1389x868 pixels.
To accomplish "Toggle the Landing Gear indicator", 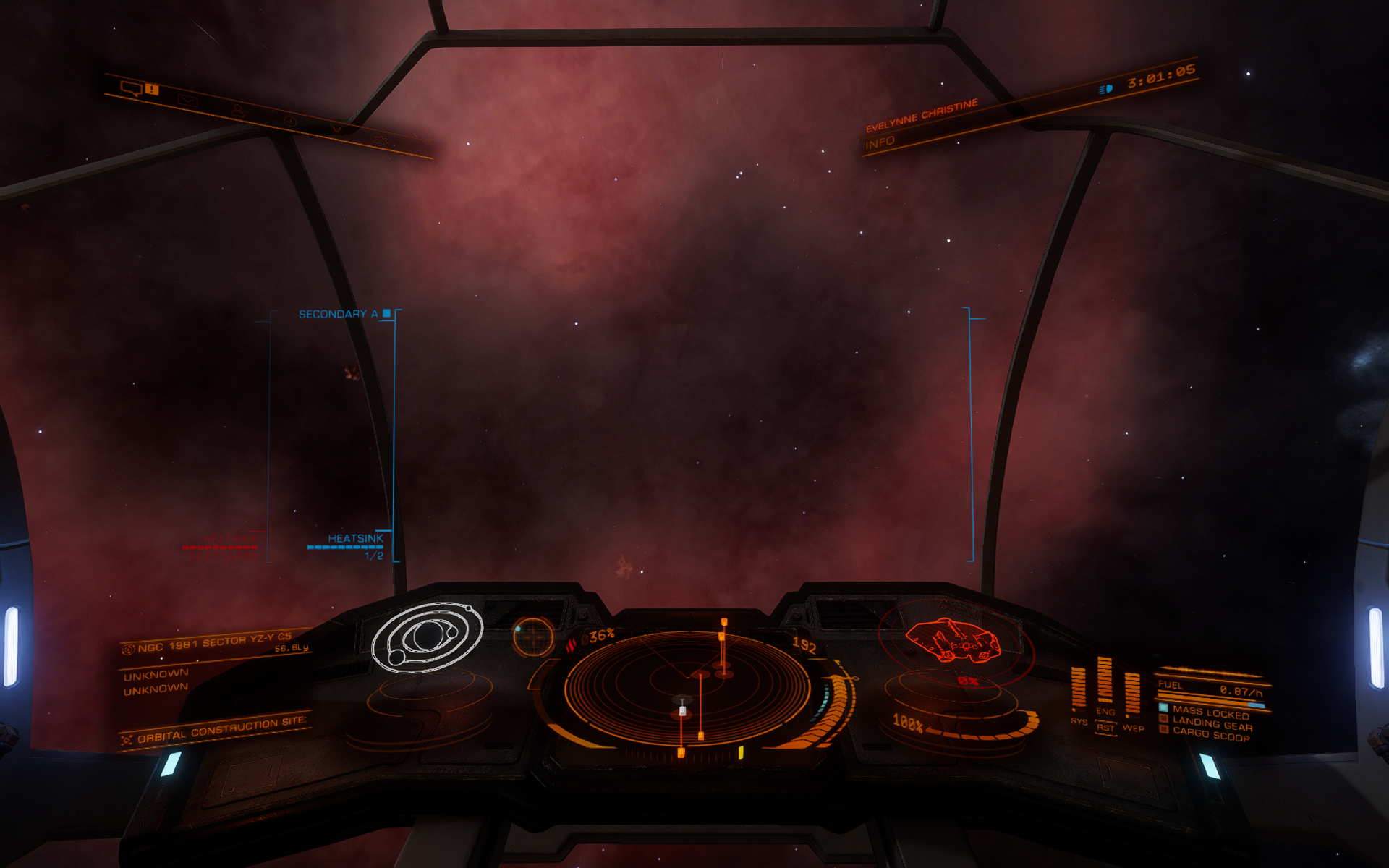I will [x=1210, y=723].
